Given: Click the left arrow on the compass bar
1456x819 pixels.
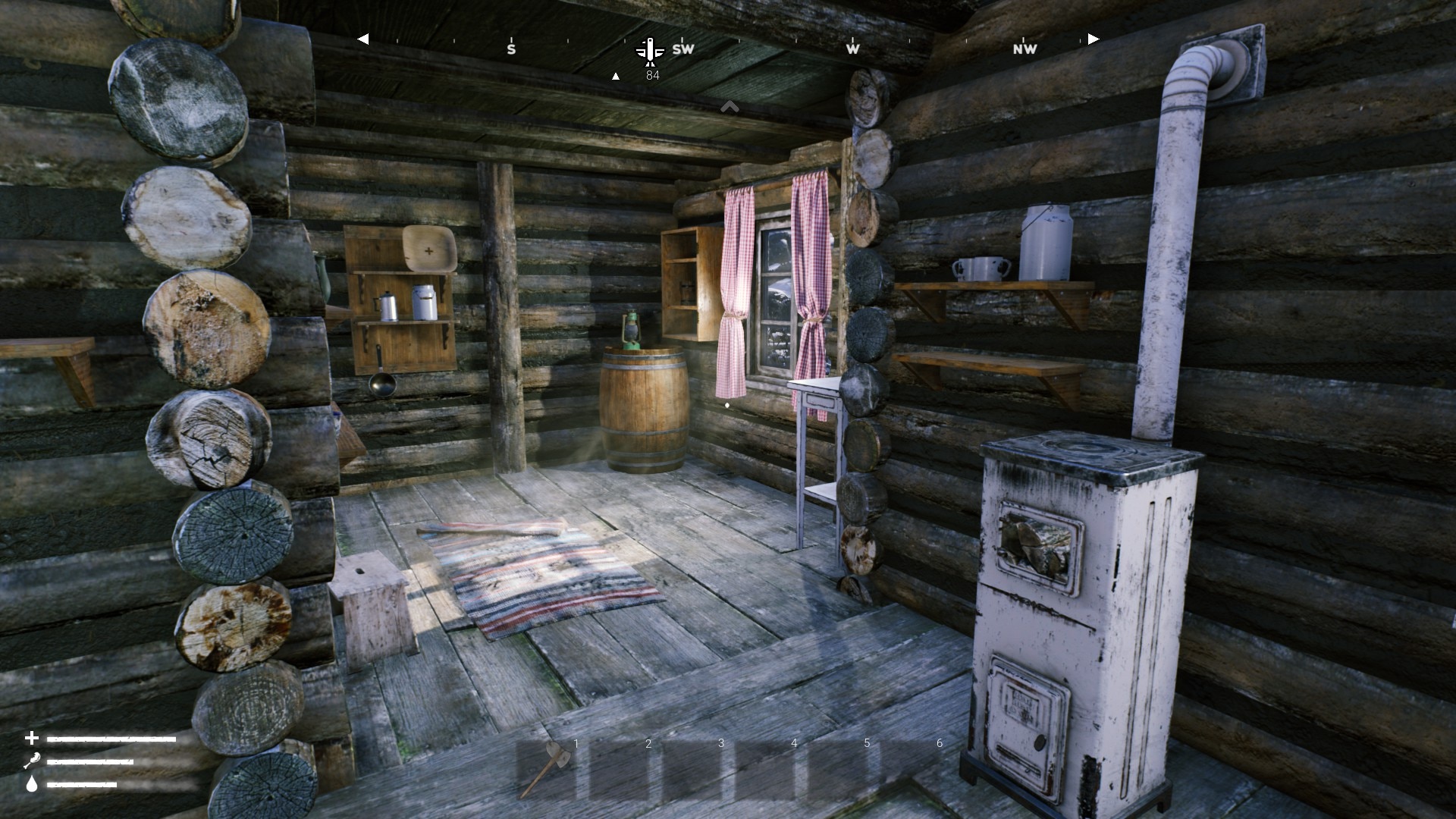Looking at the screenshot, I should 363,39.
